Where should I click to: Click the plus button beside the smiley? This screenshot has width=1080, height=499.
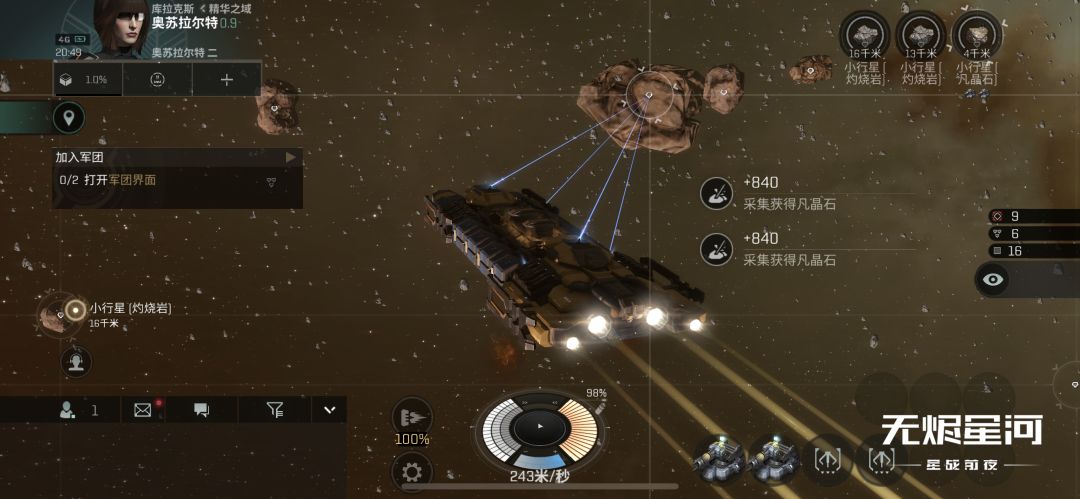click(226, 79)
